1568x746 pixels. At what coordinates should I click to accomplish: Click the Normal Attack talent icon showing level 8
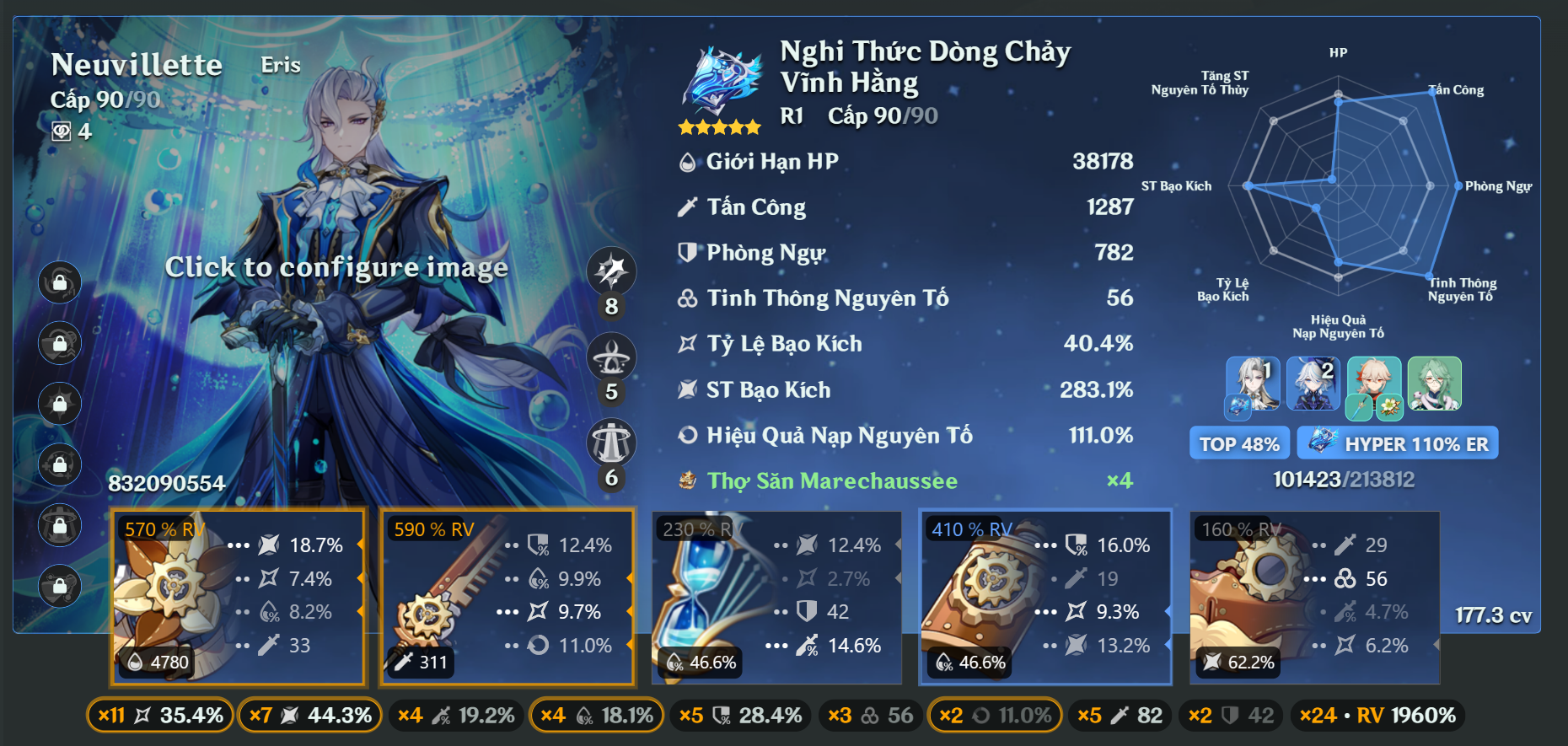pyautogui.click(x=612, y=272)
